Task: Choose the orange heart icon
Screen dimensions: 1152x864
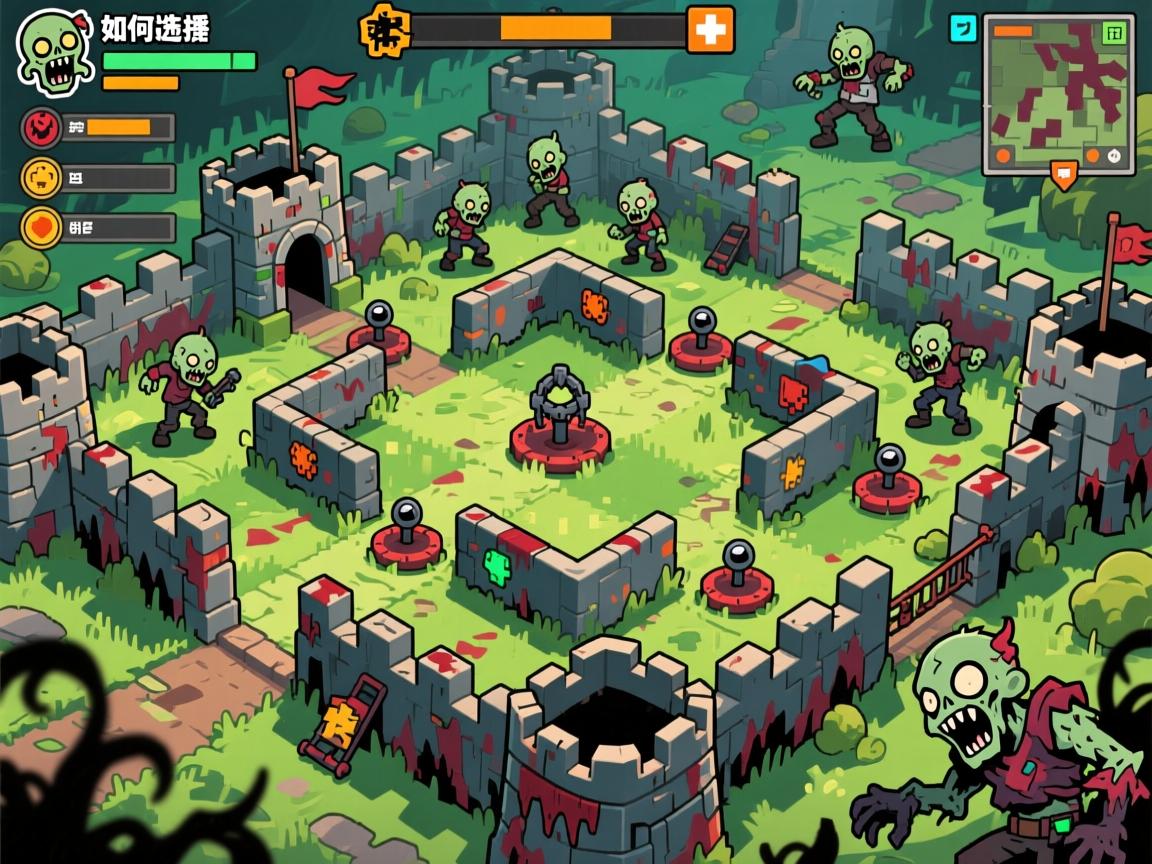Action: click(43, 227)
